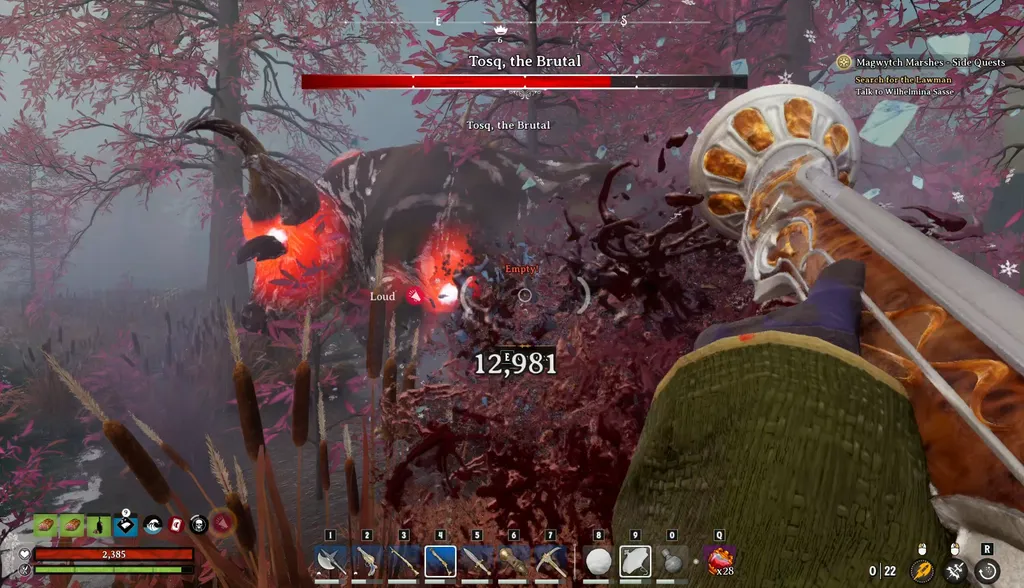Inspect the red card status icon

(175, 524)
